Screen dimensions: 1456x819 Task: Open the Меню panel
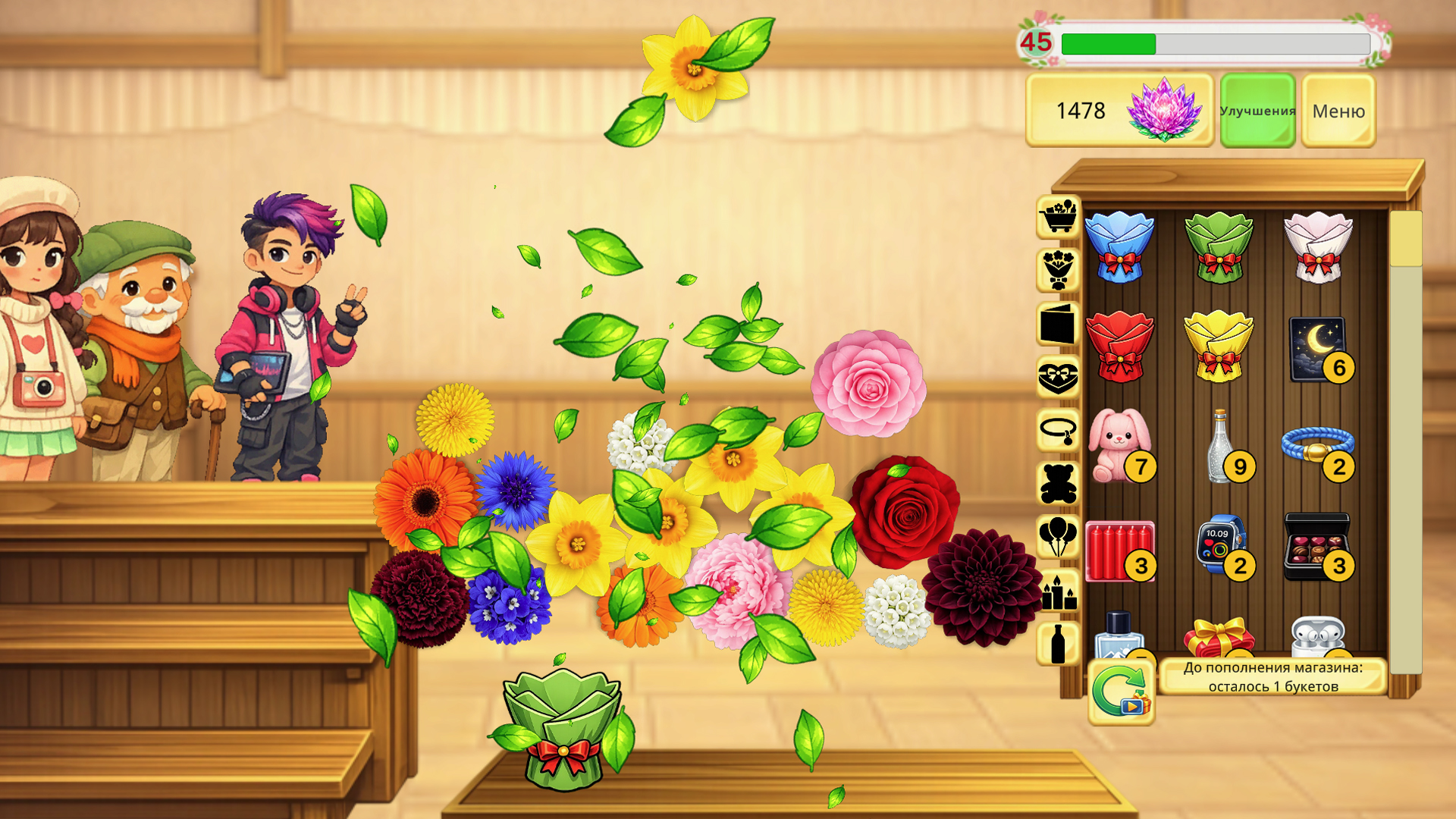(1338, 111)
